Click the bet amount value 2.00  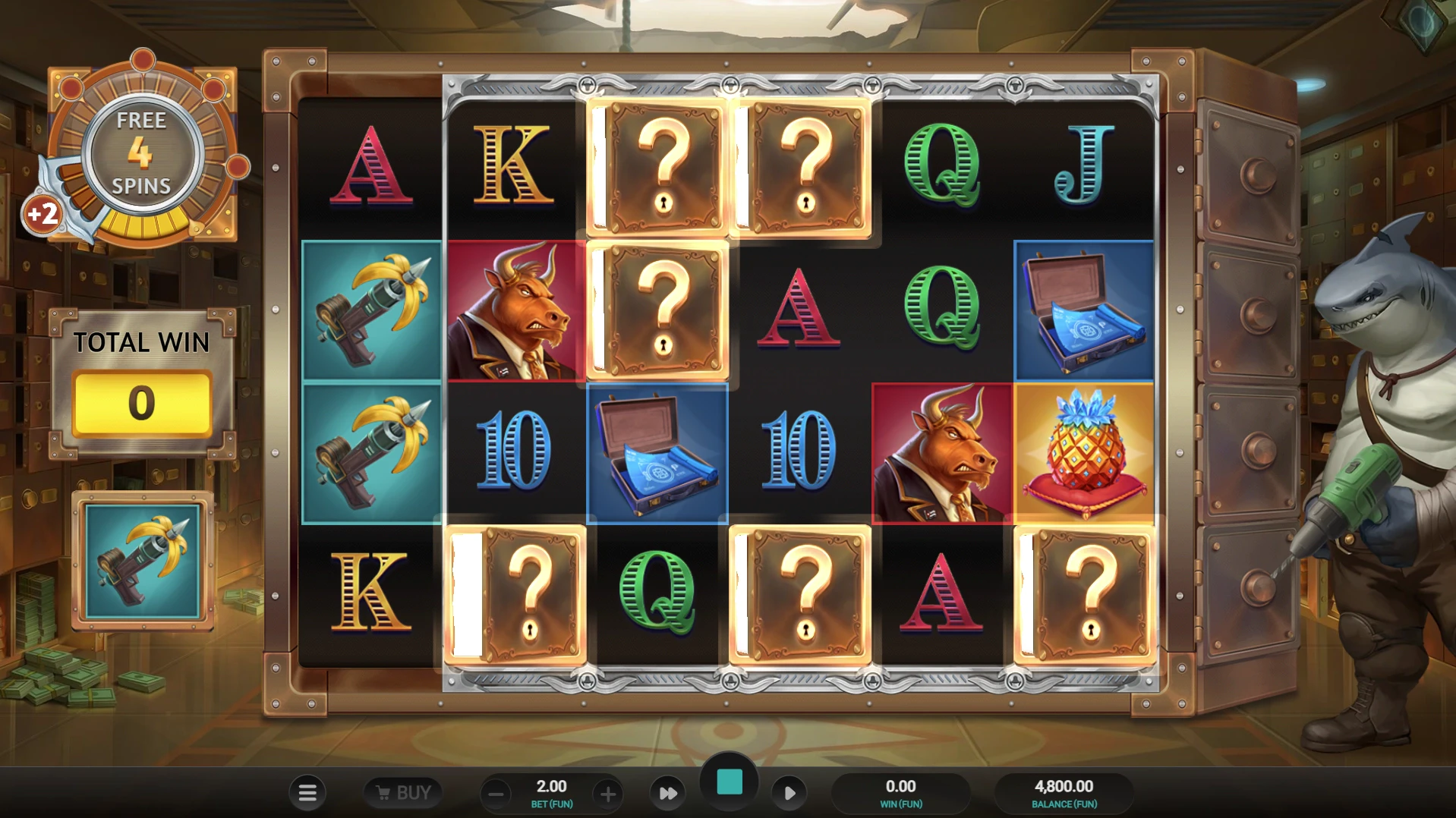552,786
